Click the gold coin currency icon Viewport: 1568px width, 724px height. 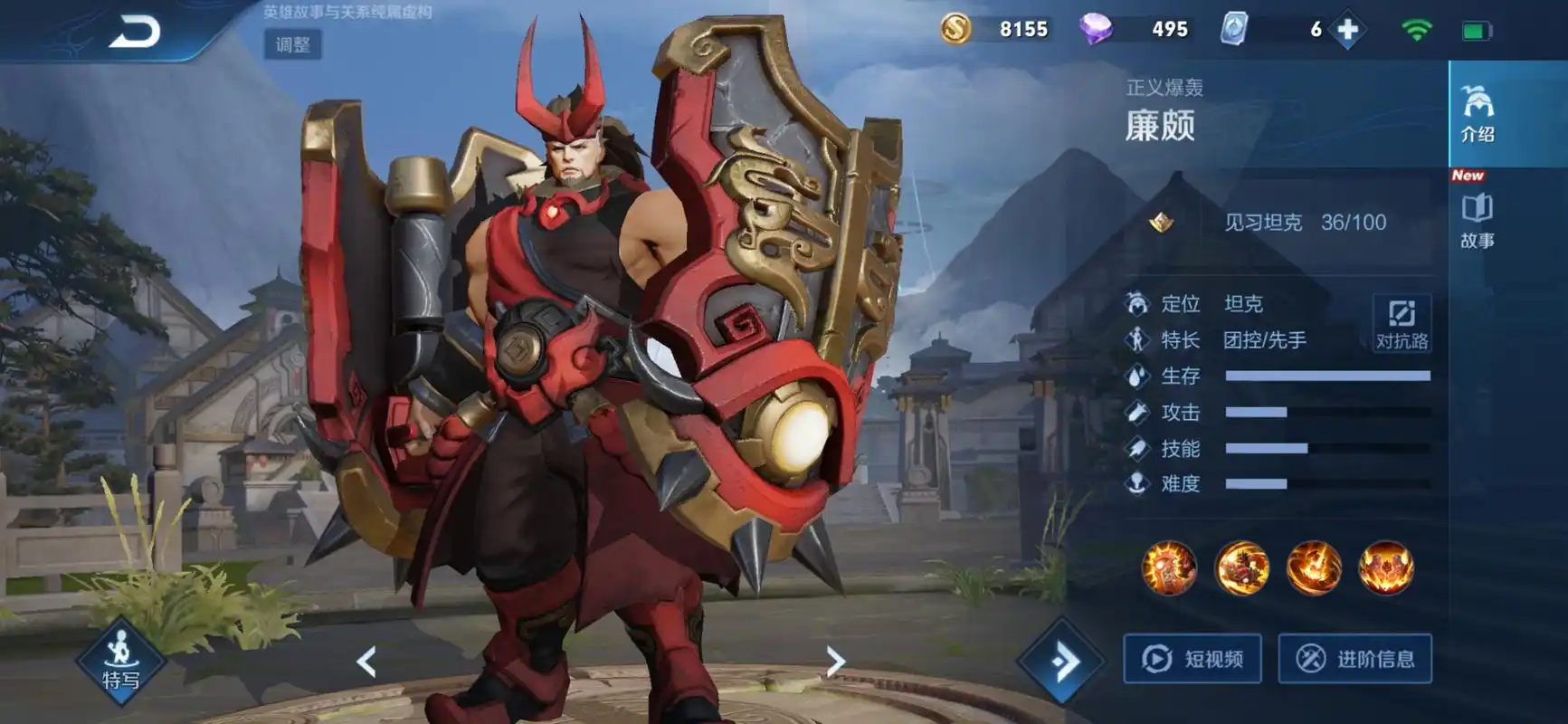coord(955,29)
